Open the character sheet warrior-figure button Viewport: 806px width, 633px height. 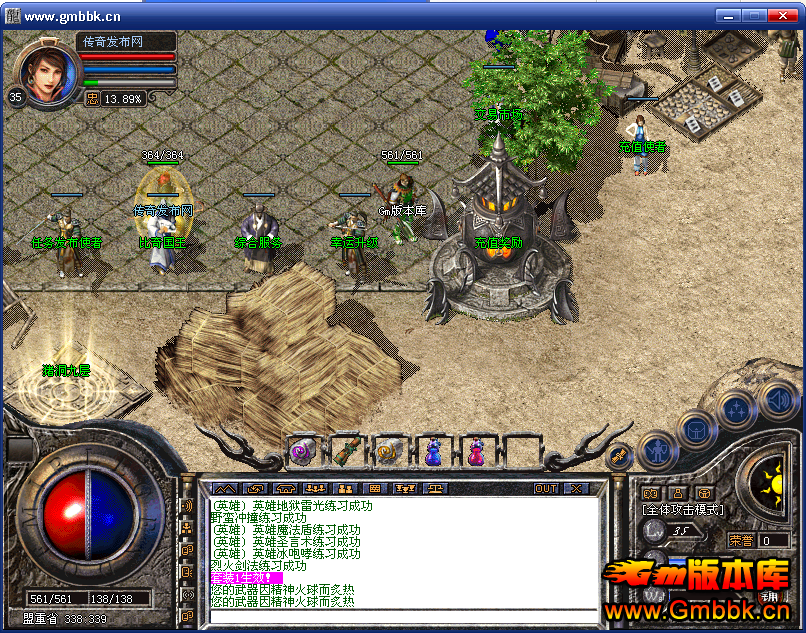pos(656,451)
